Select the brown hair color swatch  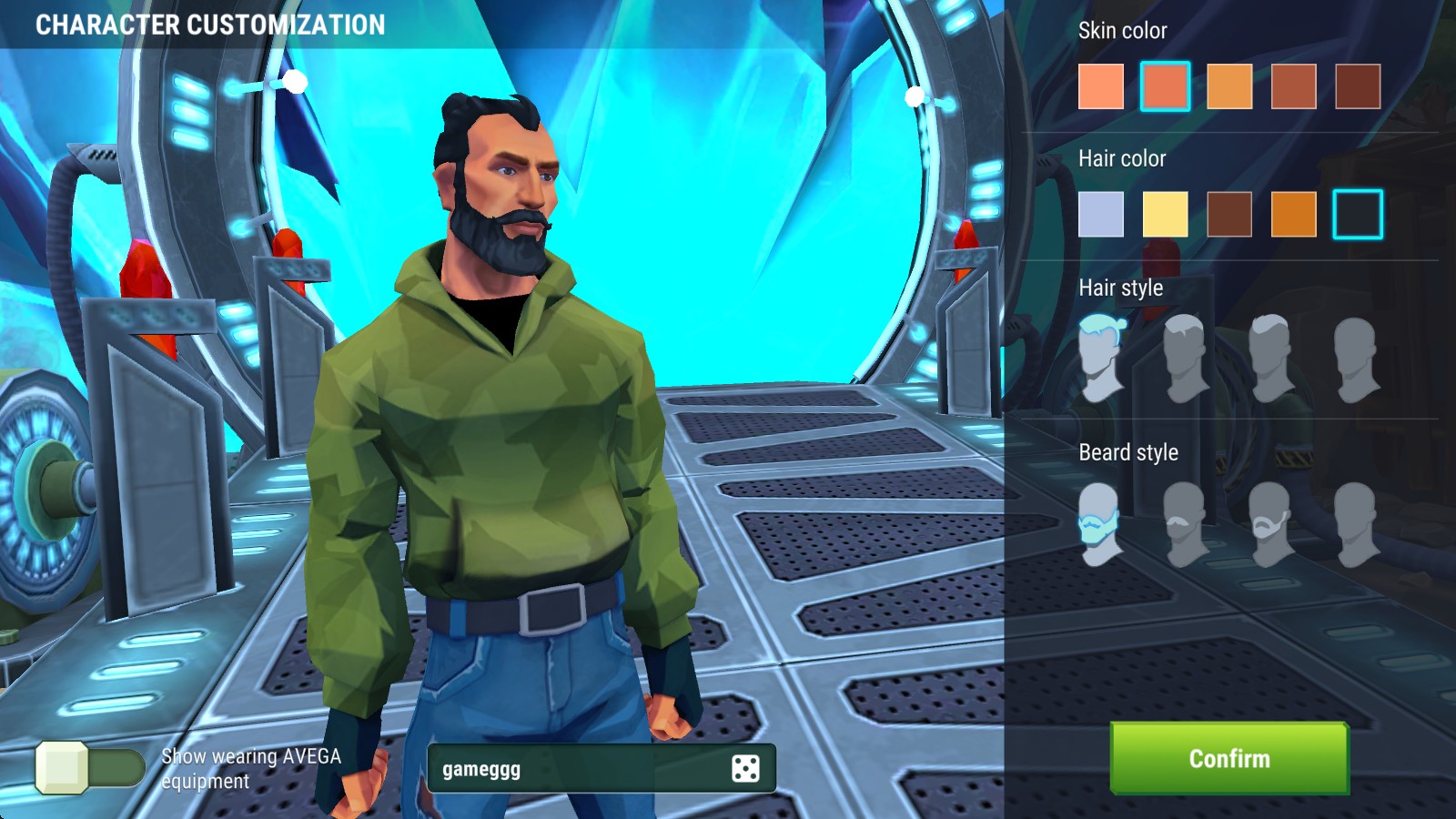click(1229, 215)
